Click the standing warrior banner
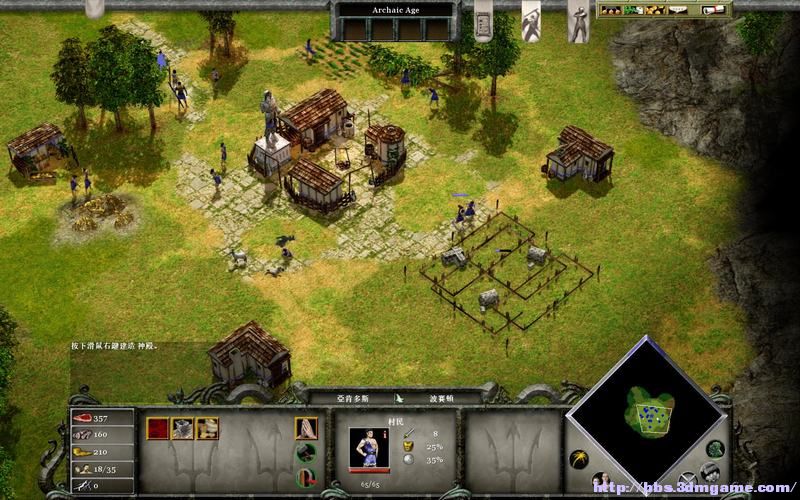The height and width of the screenshot is (500, 800). click(578, 22)
